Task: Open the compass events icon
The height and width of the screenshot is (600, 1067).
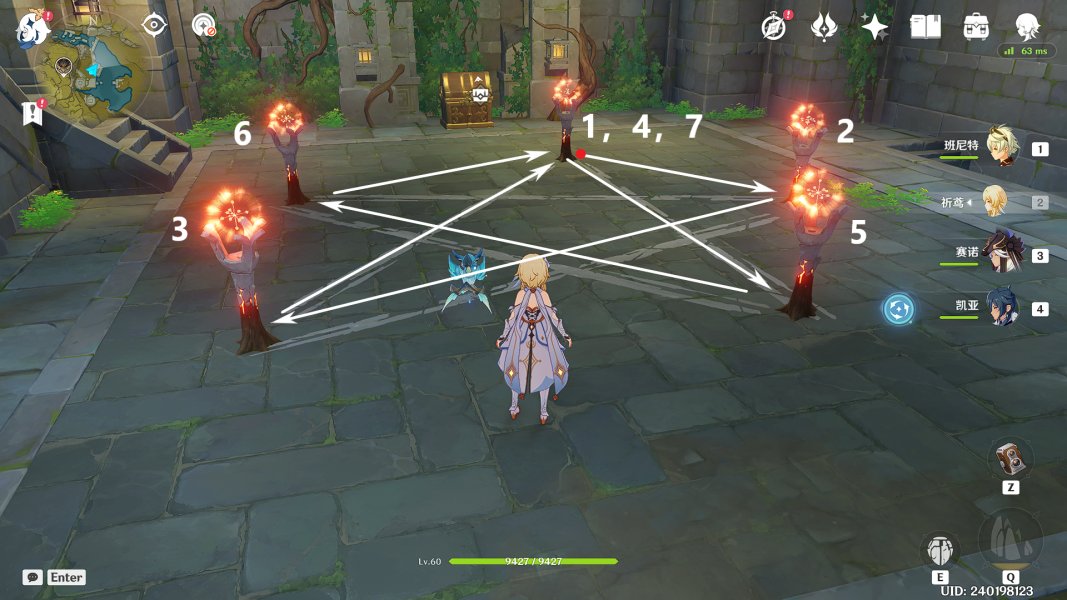Action: coord(774,27)
